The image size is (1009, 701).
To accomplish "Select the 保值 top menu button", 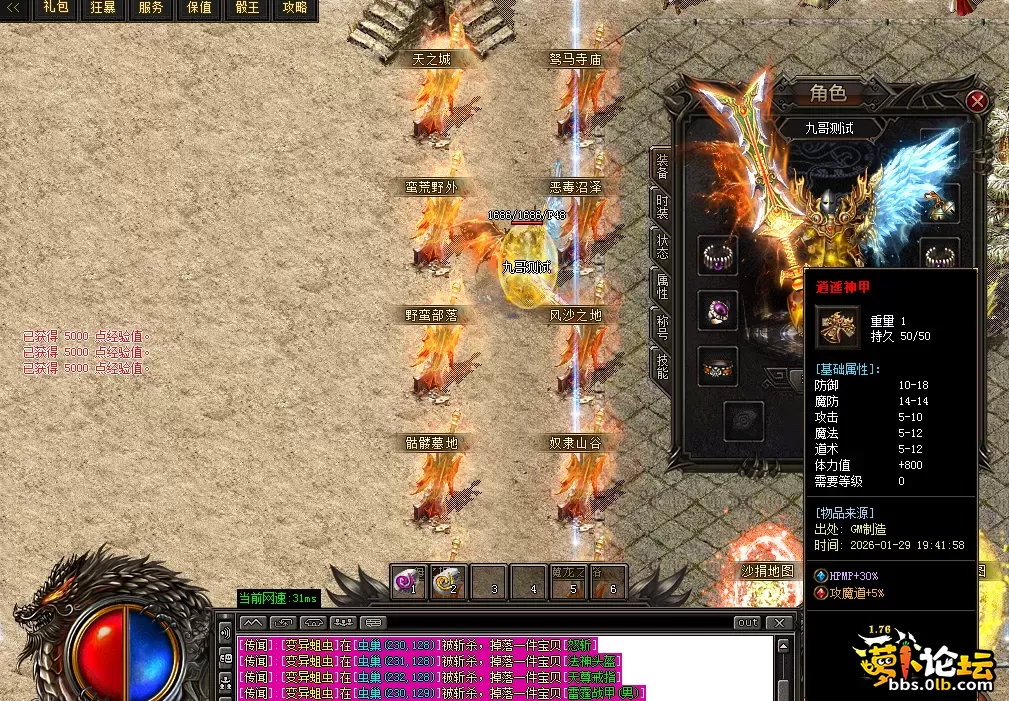I will 199,8.
